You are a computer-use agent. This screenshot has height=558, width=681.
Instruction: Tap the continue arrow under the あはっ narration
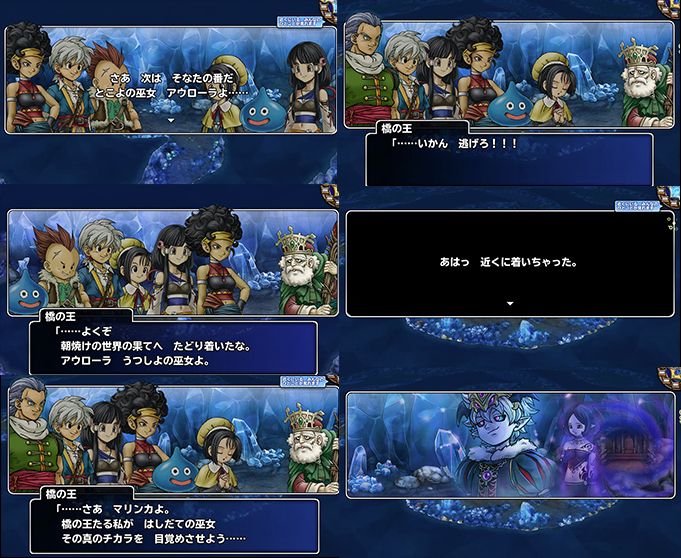(x=510, y=302)
